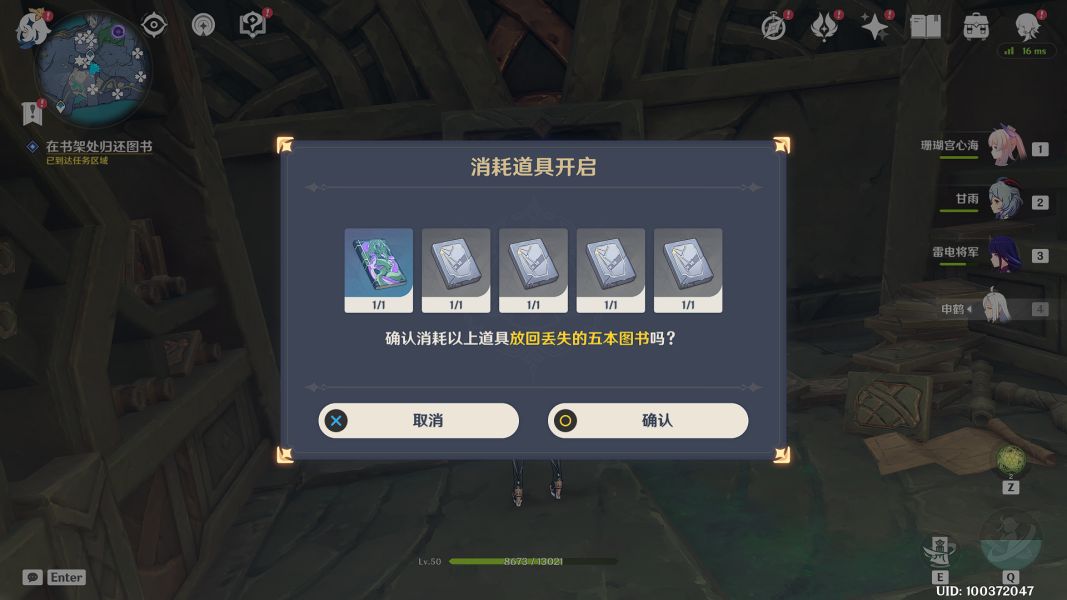Use the elemental skill icon
The width and height of the screenshot is (1067, 600).
[940, 550]
